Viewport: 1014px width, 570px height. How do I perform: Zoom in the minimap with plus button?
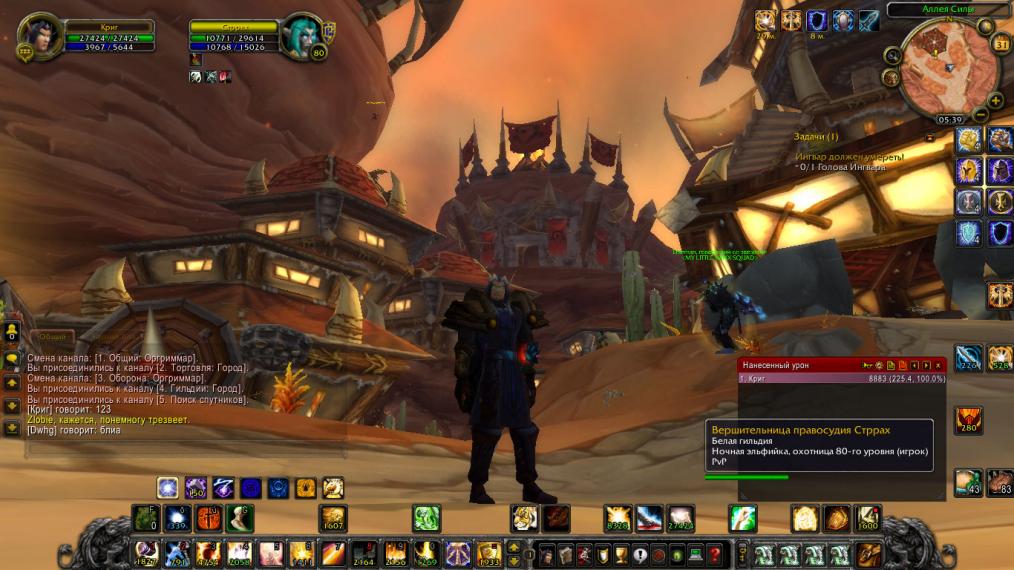click(x=994, y=99)
